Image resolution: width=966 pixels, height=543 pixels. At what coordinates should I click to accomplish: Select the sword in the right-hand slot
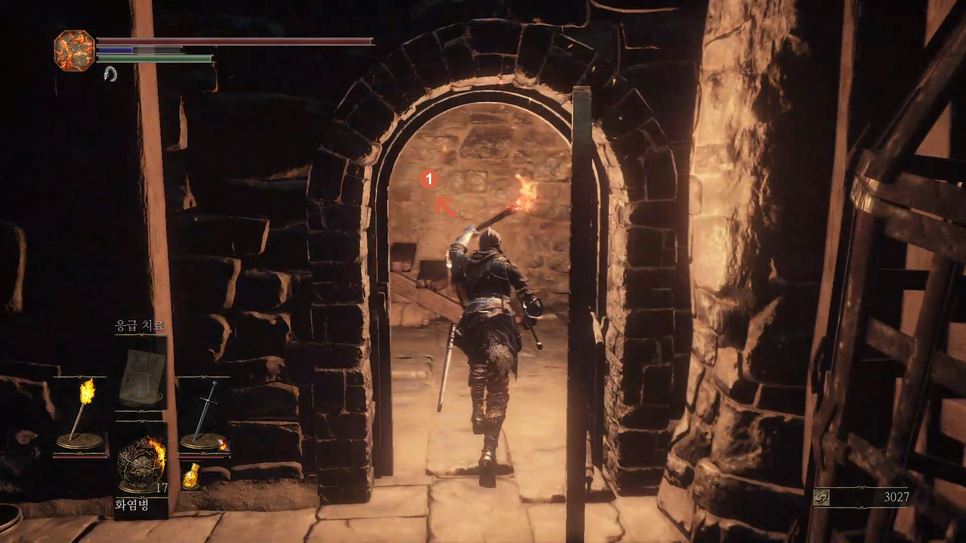pyautogui.click(x=204, y=414)
